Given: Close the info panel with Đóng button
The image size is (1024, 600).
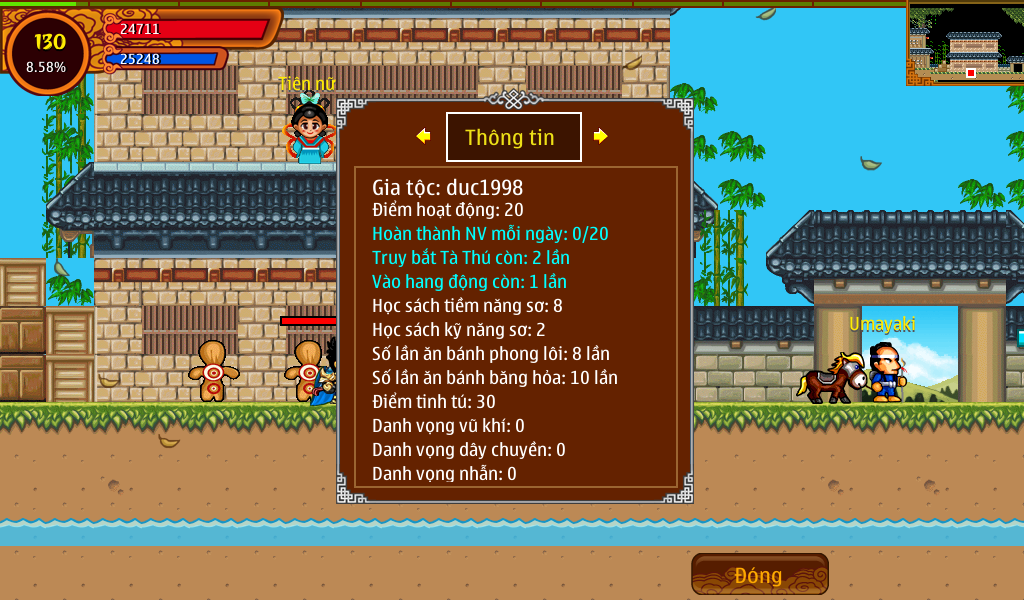Looking at the screenshot, I should (x=759, y=575).
